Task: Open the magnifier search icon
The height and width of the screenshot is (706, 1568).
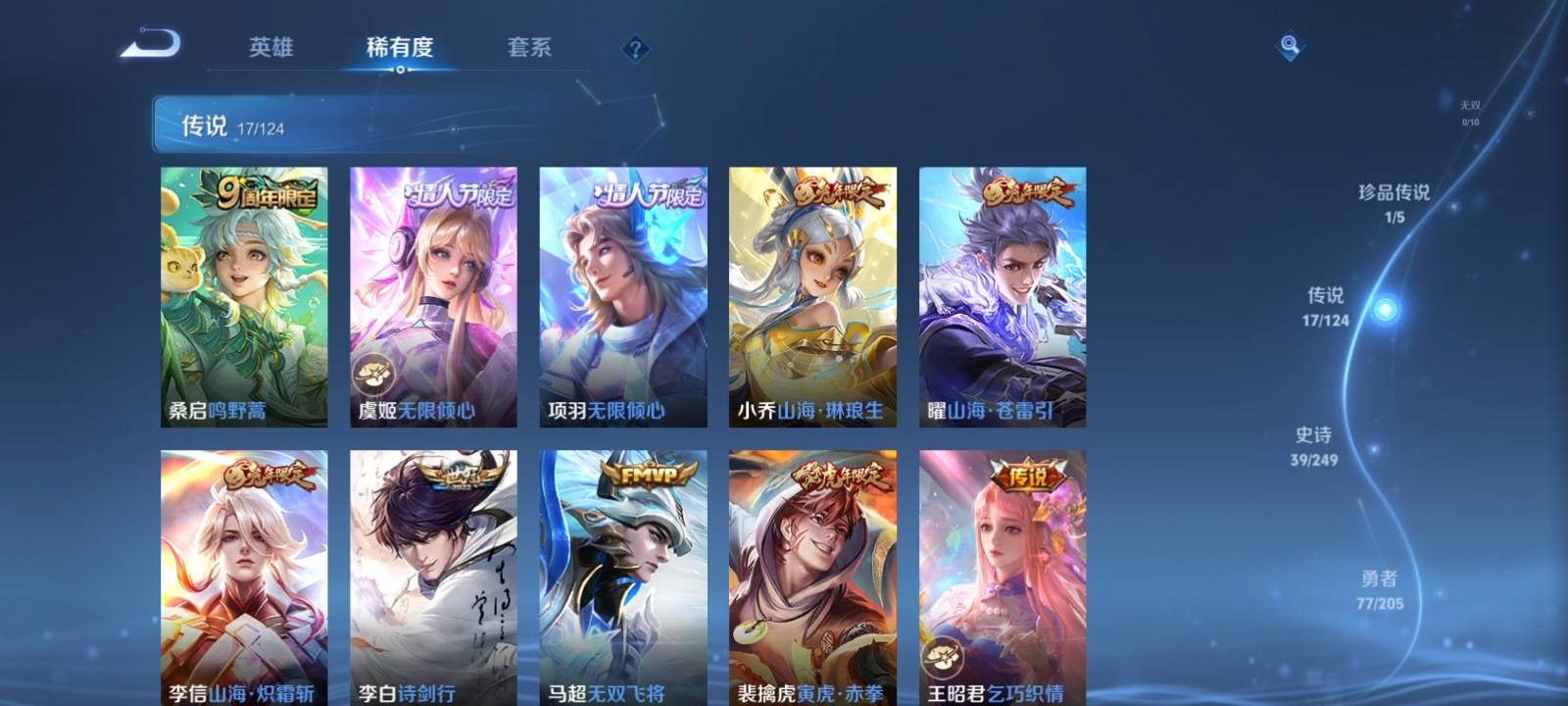Action: (x=1290, y=45)
